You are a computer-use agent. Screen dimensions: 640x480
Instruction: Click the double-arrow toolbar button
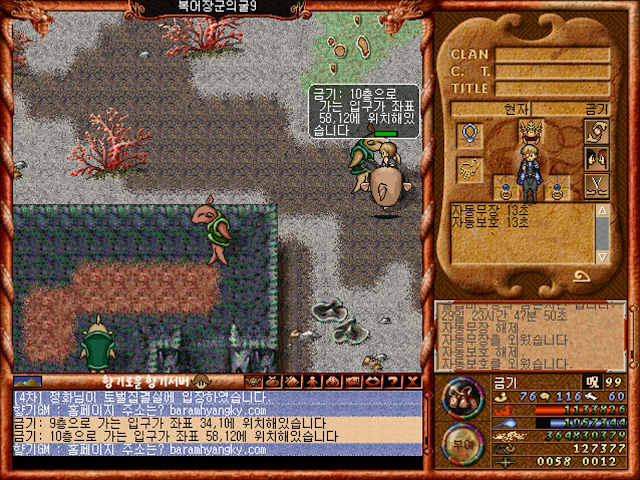[x=373, y=381]
